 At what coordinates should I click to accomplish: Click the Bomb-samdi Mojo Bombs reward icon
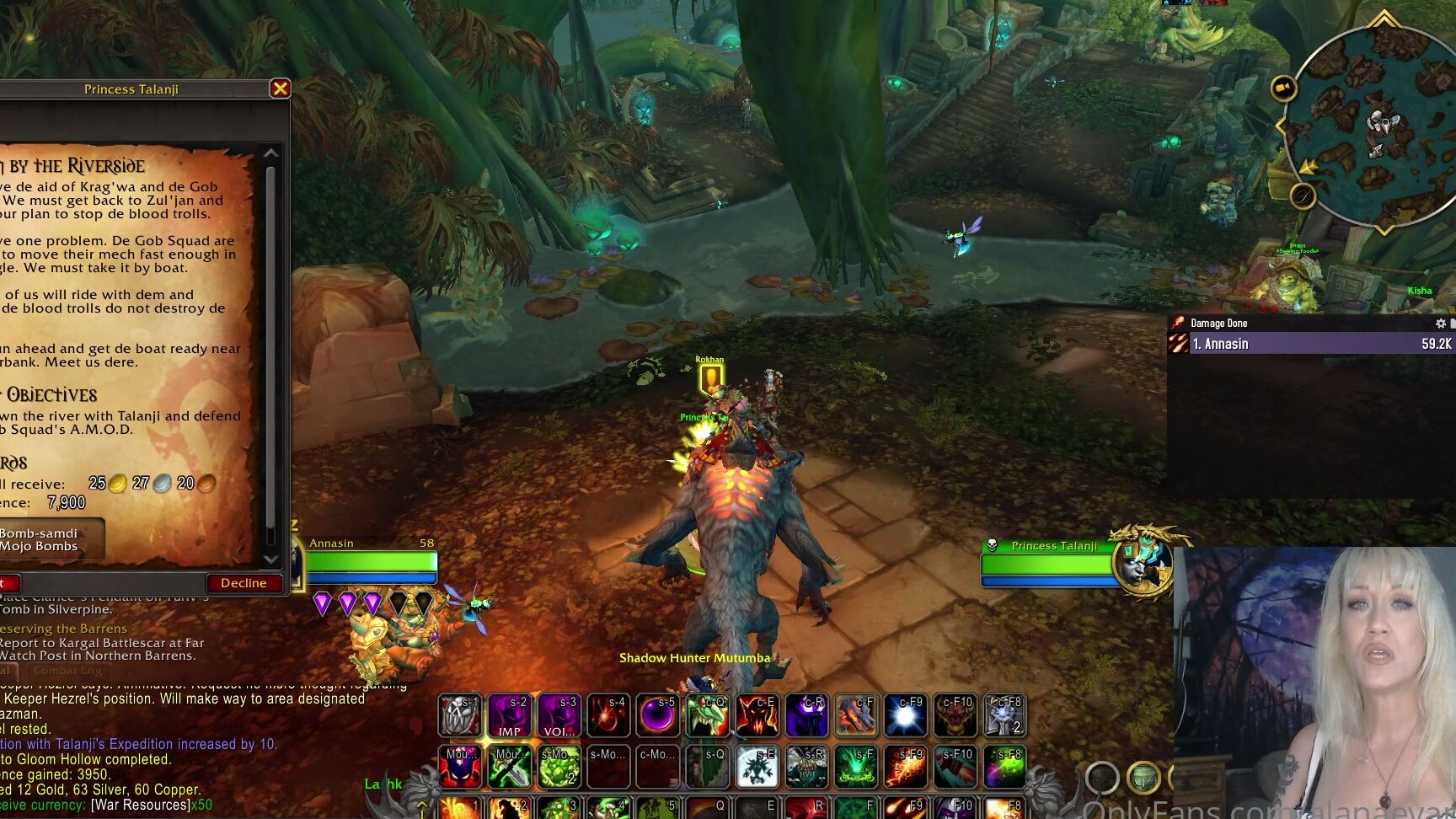(x=42, y=540)
